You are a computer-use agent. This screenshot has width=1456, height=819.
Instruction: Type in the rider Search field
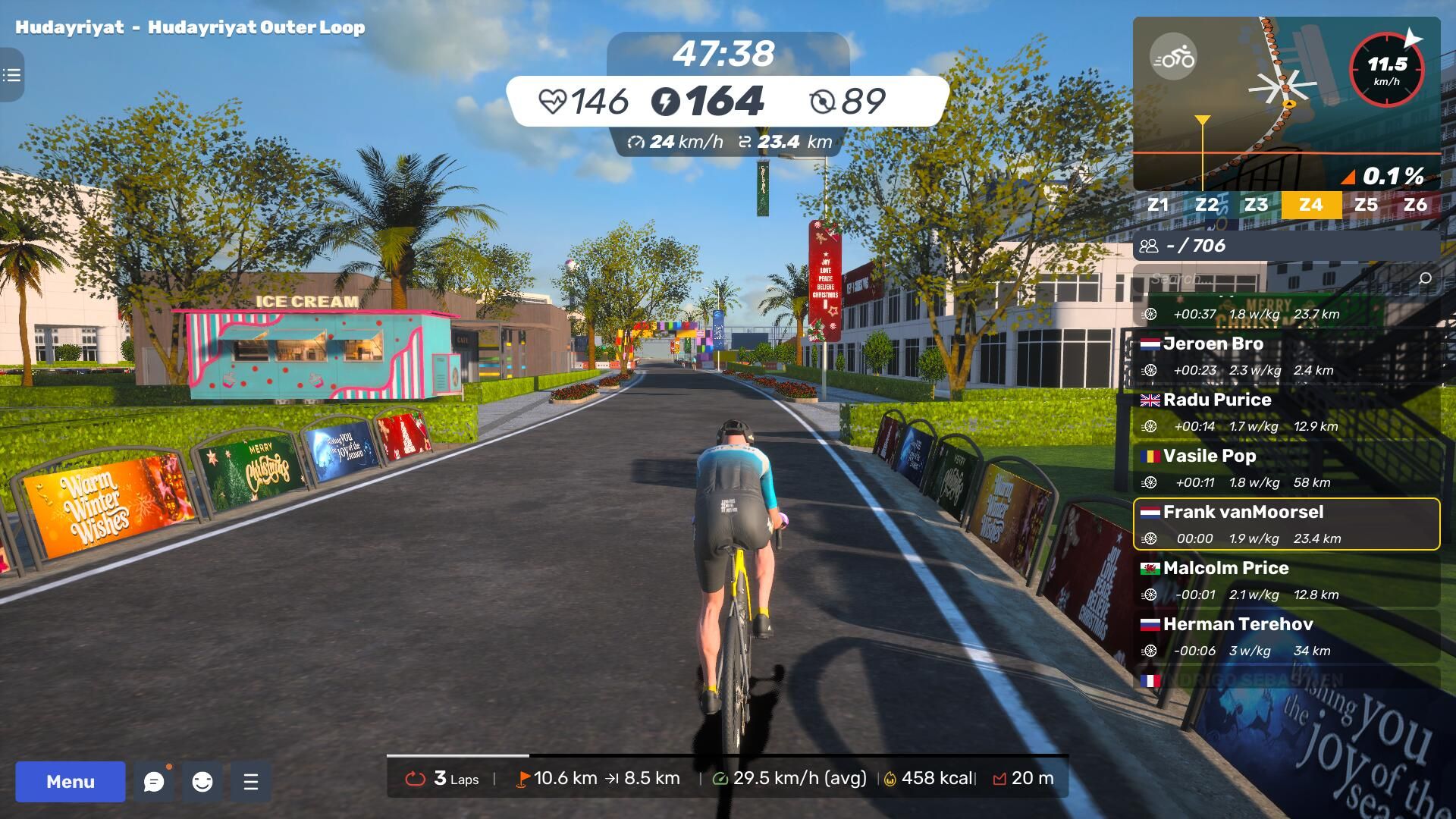pyautogui.click(x=1274, y=278)
